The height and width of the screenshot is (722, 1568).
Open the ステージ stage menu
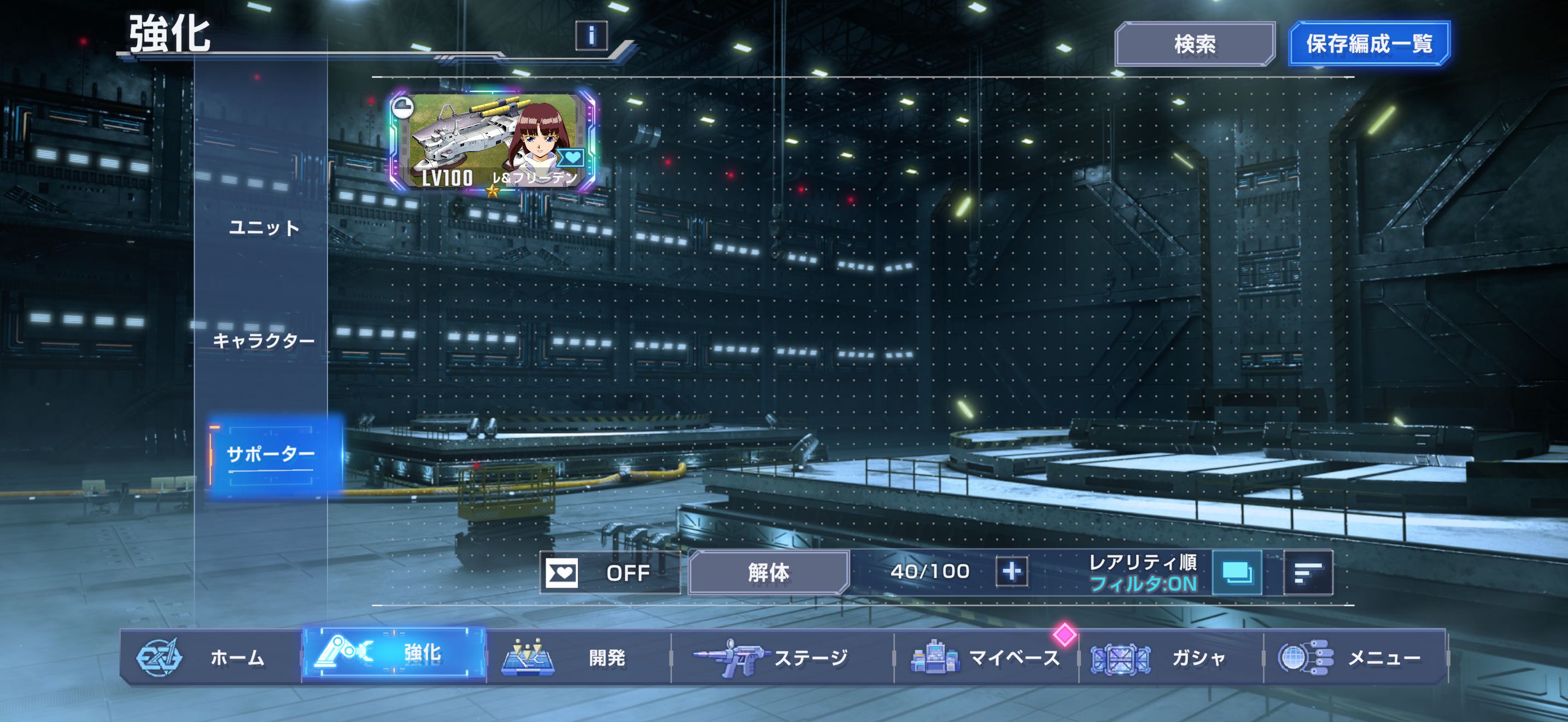point(782,657)
